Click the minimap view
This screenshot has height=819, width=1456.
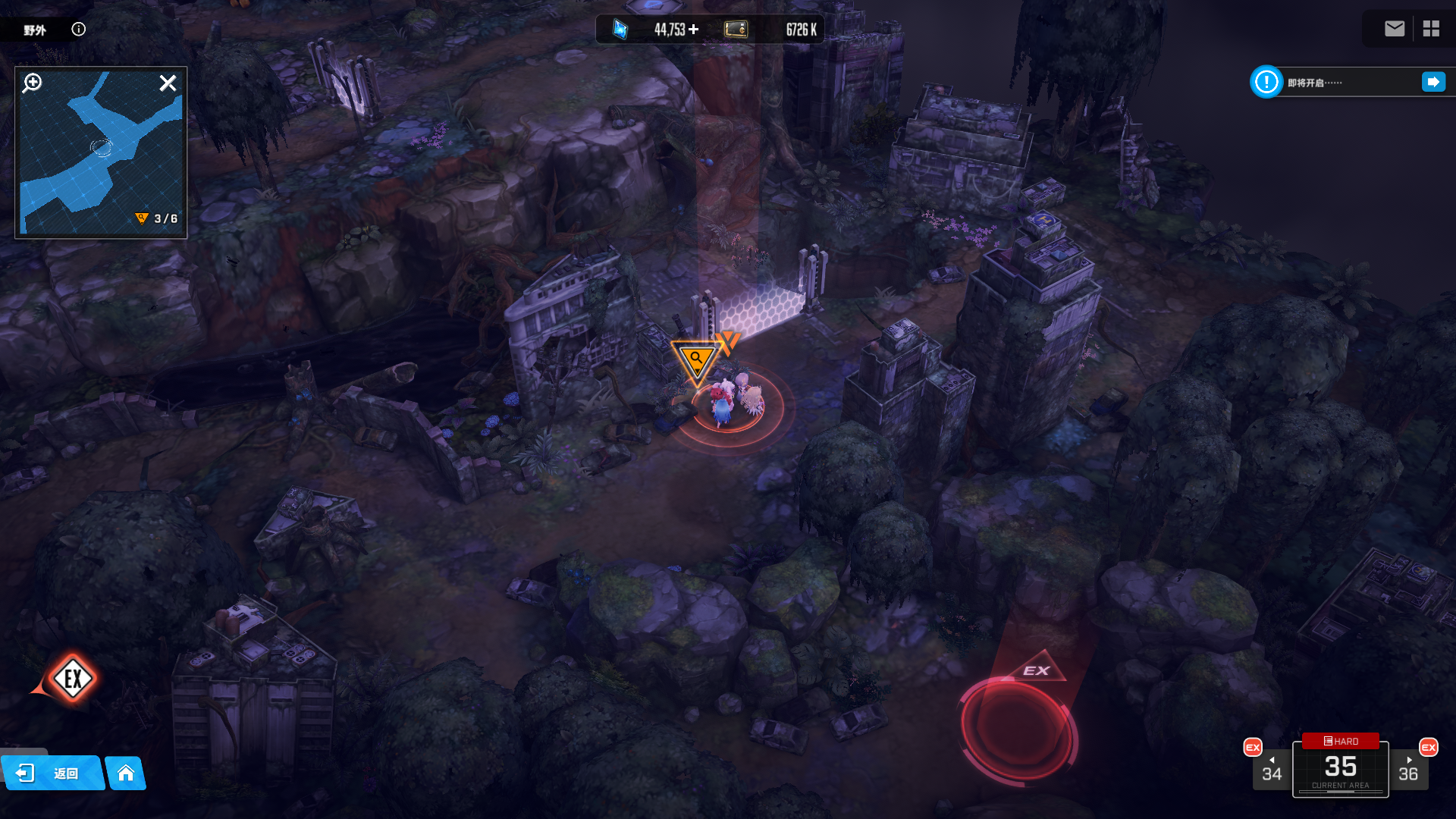pos(101,159)
